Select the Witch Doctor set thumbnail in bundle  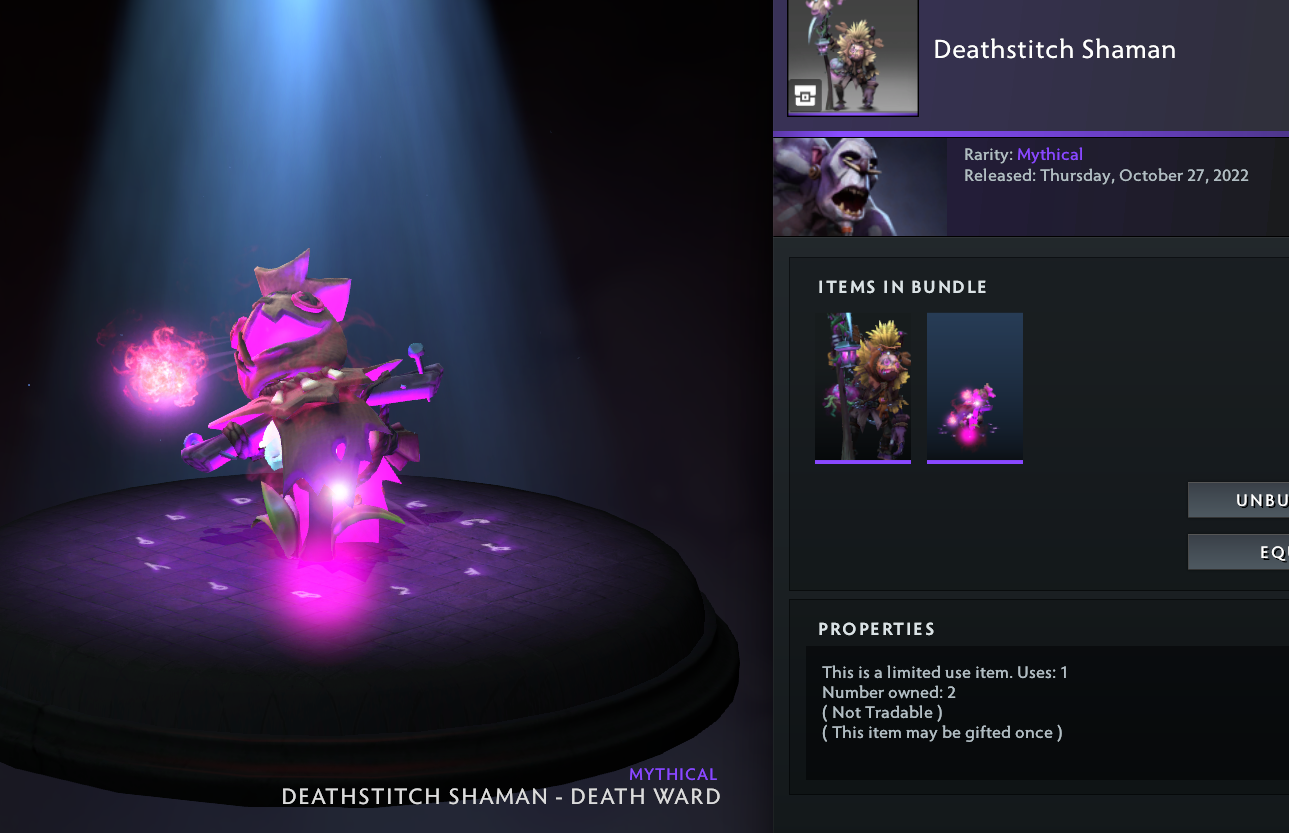[863, 388]
